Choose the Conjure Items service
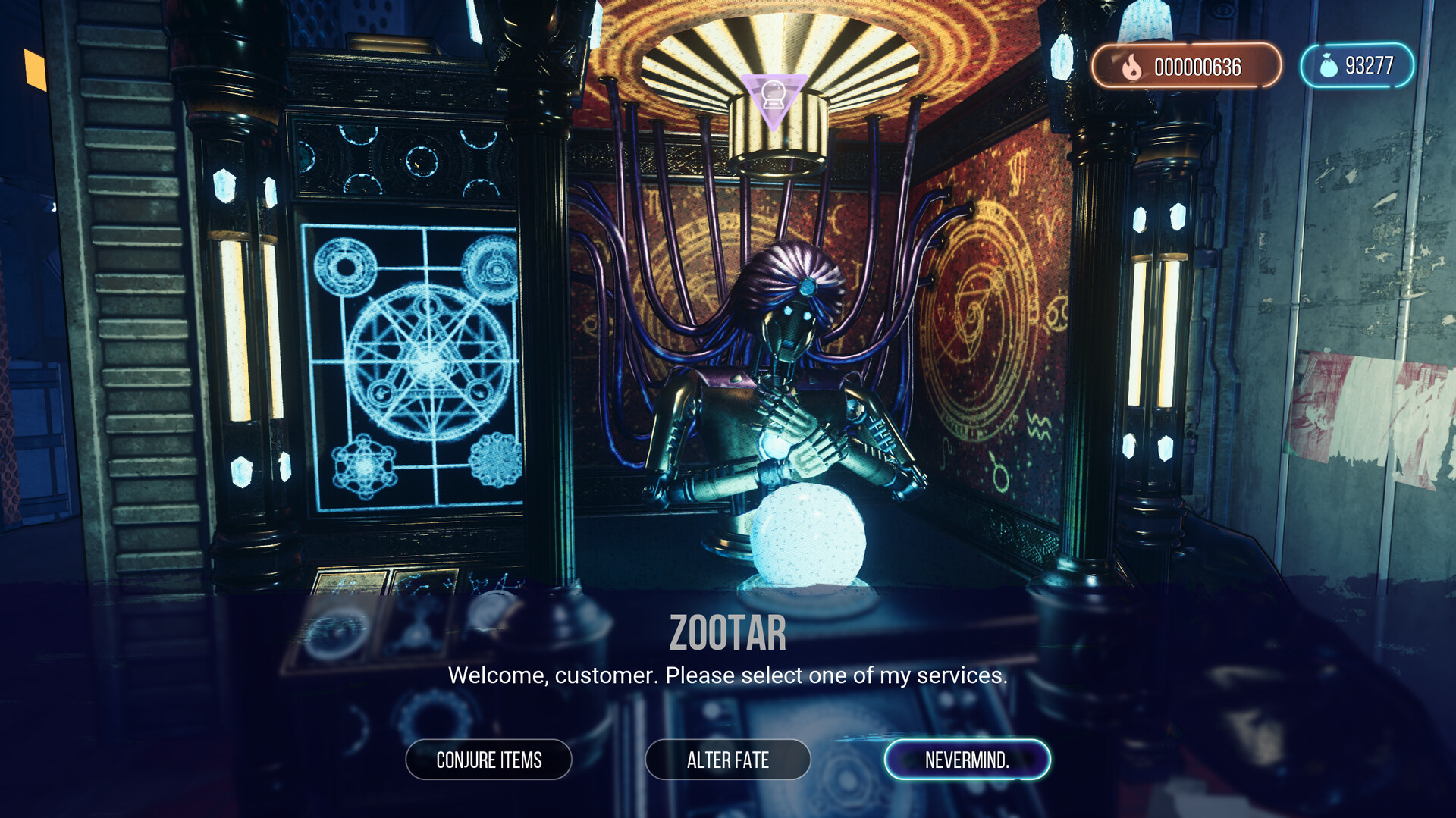 (x=488, y=760)
